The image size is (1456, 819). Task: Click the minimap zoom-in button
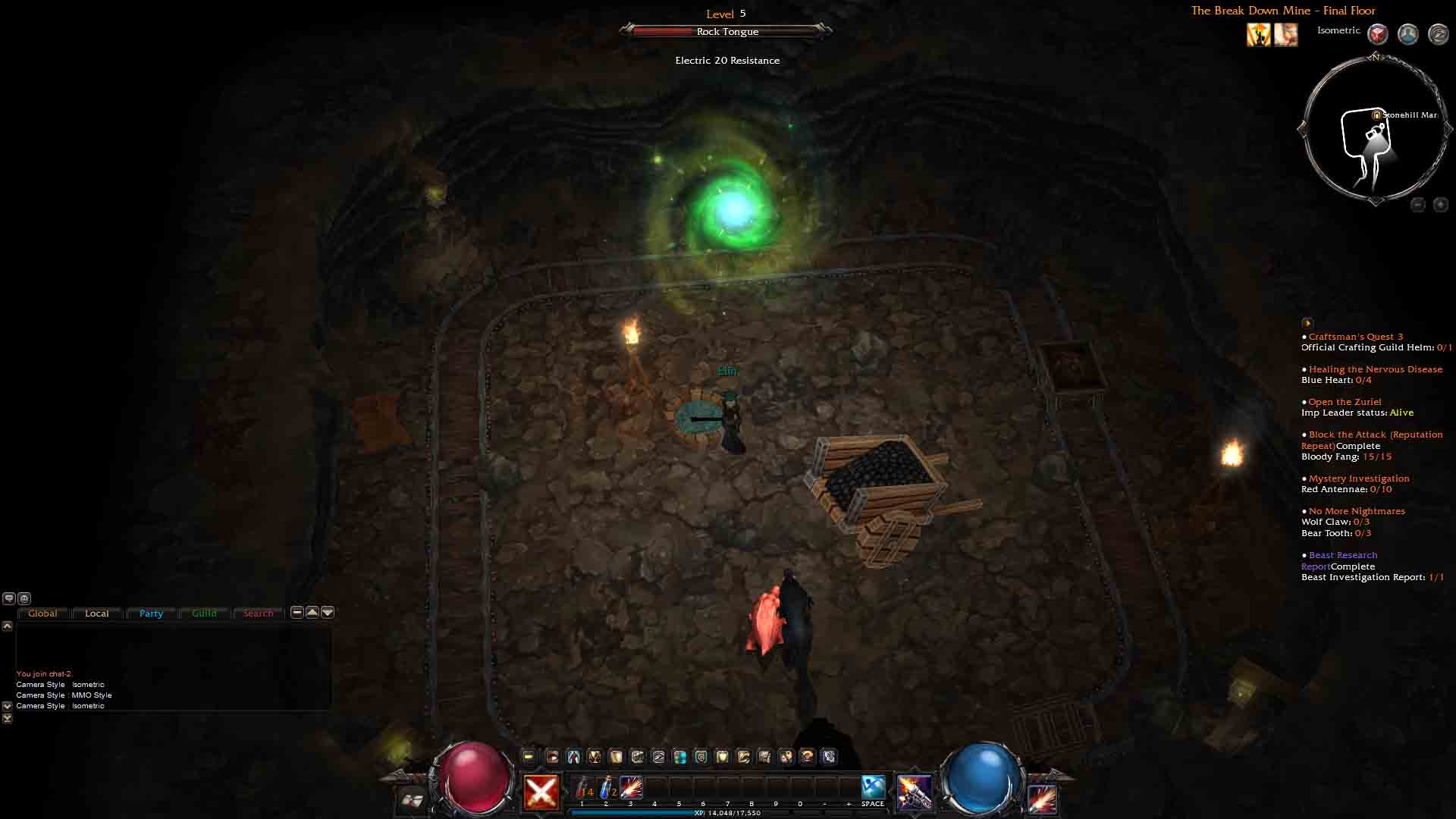click(1440, 205)
